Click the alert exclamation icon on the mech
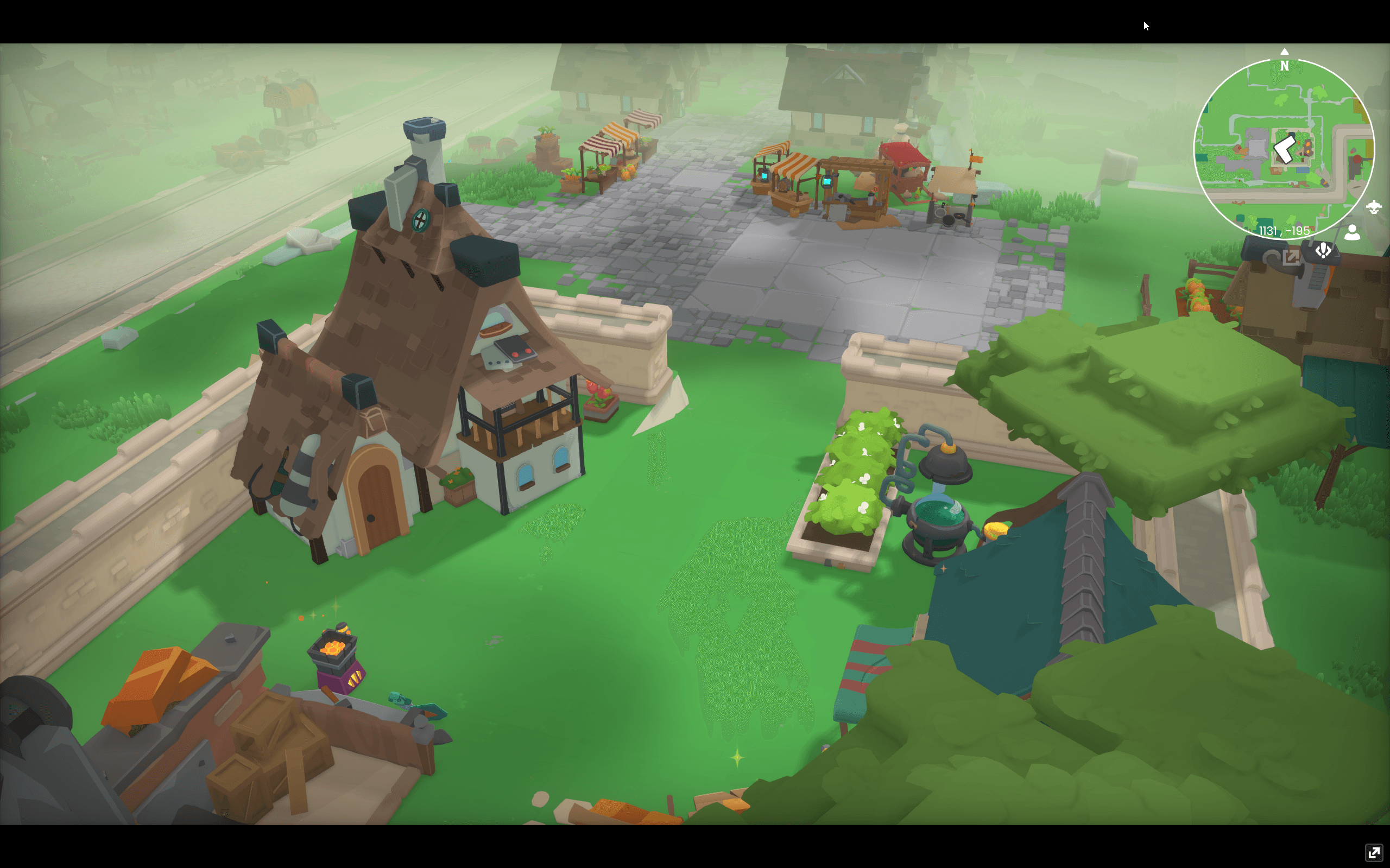Image resolution: width=1390 pixels, height=868 pixels. coord(1323,251)
